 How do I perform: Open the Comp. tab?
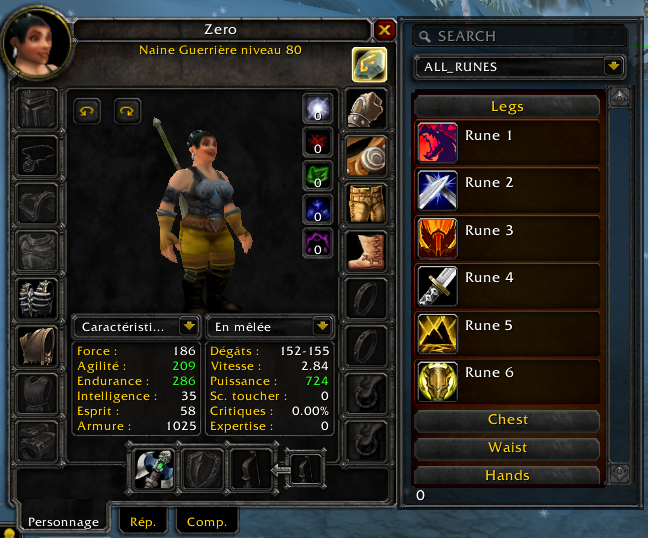tap(206, 521)
